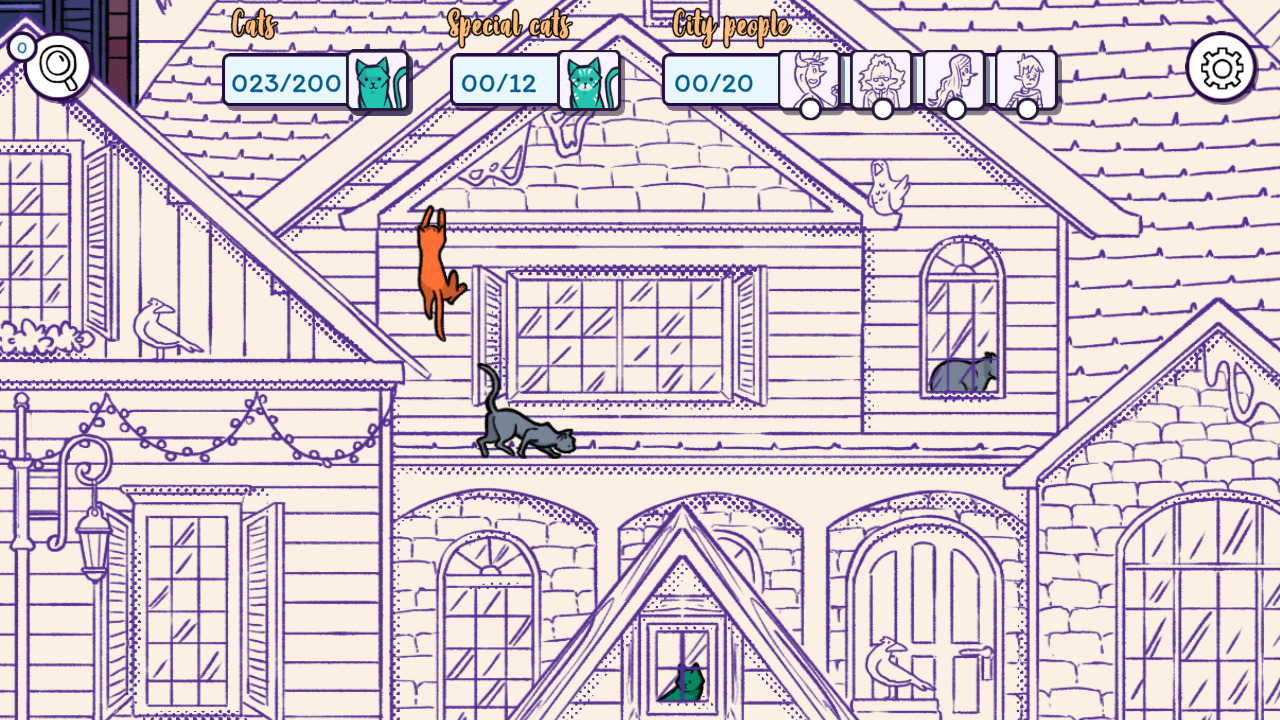
Task: Select the frizzy-haired city person portrait
Action: pos(881,78)
